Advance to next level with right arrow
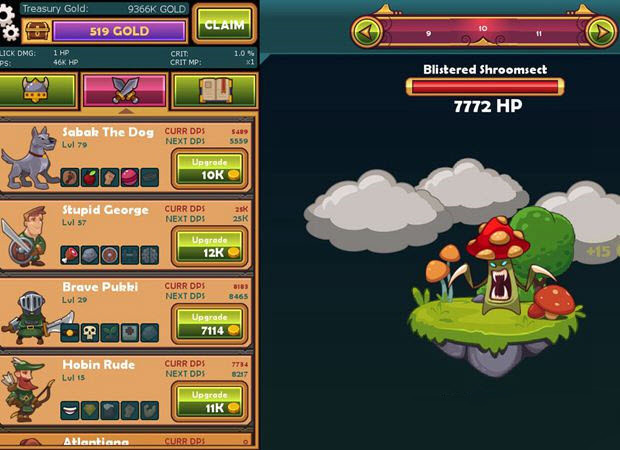Screen dimensions: 620x450 click(x=600, y=32)
